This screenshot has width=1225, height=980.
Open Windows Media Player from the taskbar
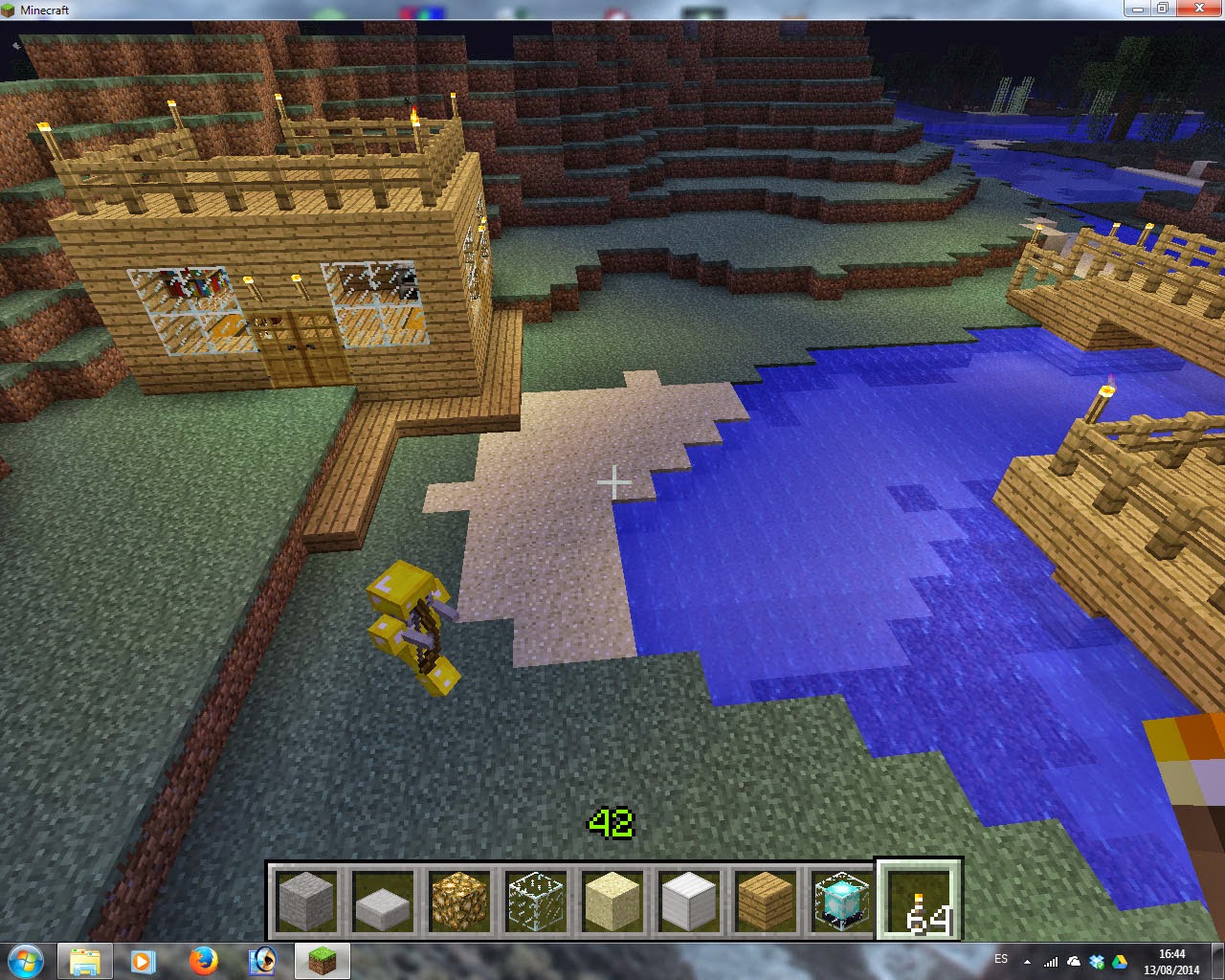(145, 960)
